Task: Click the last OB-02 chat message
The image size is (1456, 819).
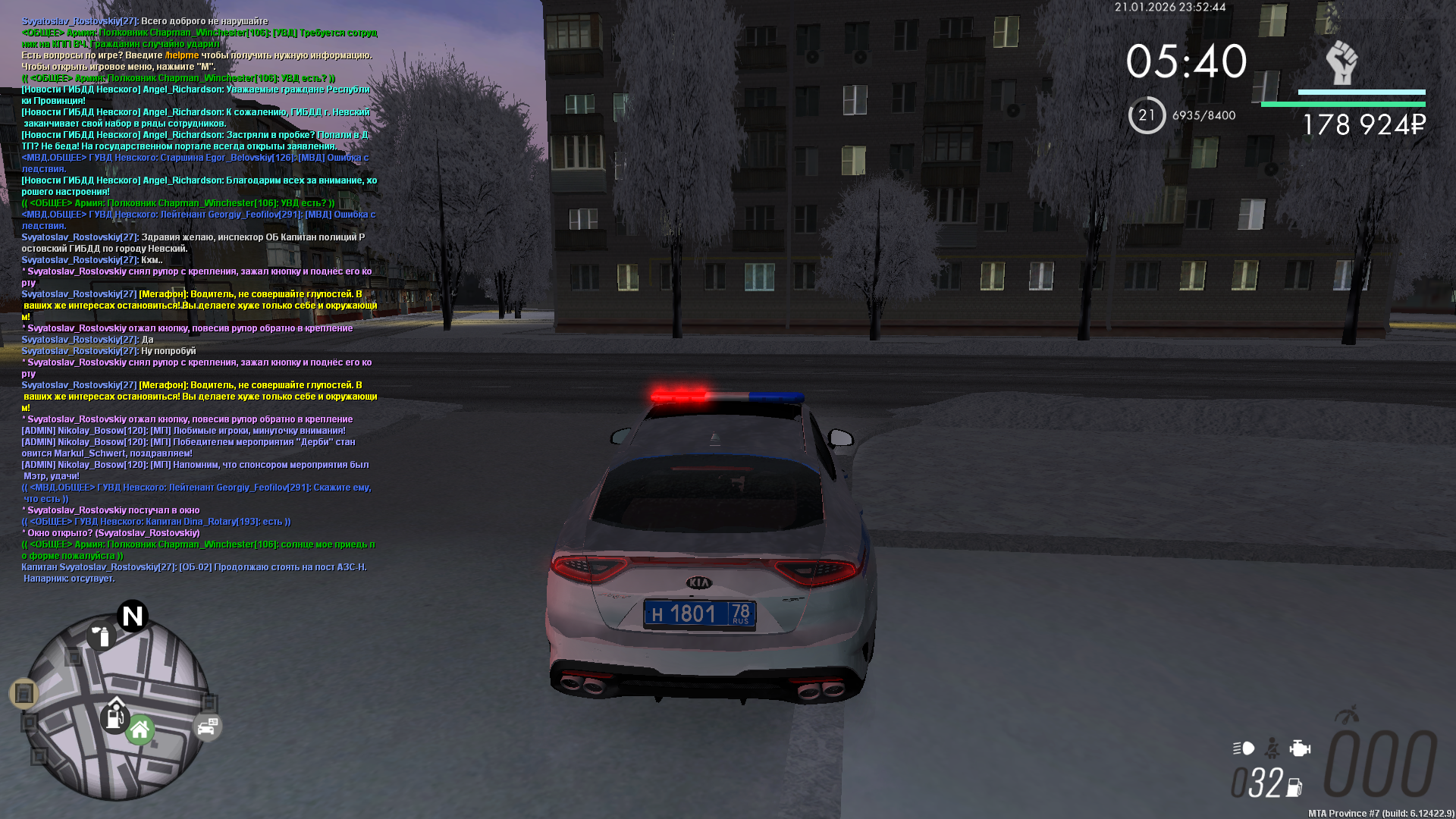Action: tap(194, 573)
